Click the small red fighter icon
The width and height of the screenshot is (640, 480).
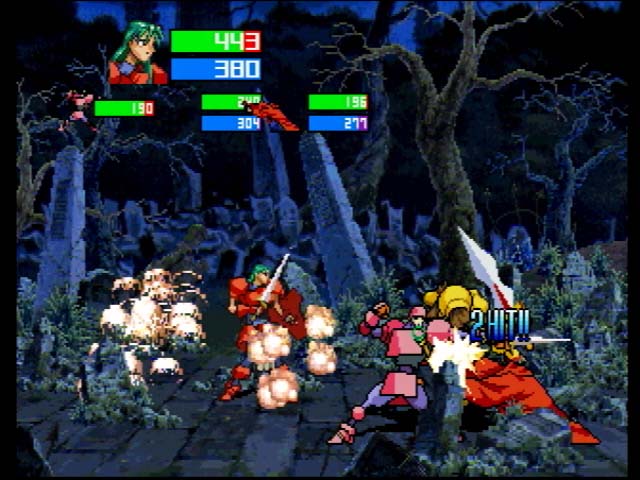pos(277,115)
